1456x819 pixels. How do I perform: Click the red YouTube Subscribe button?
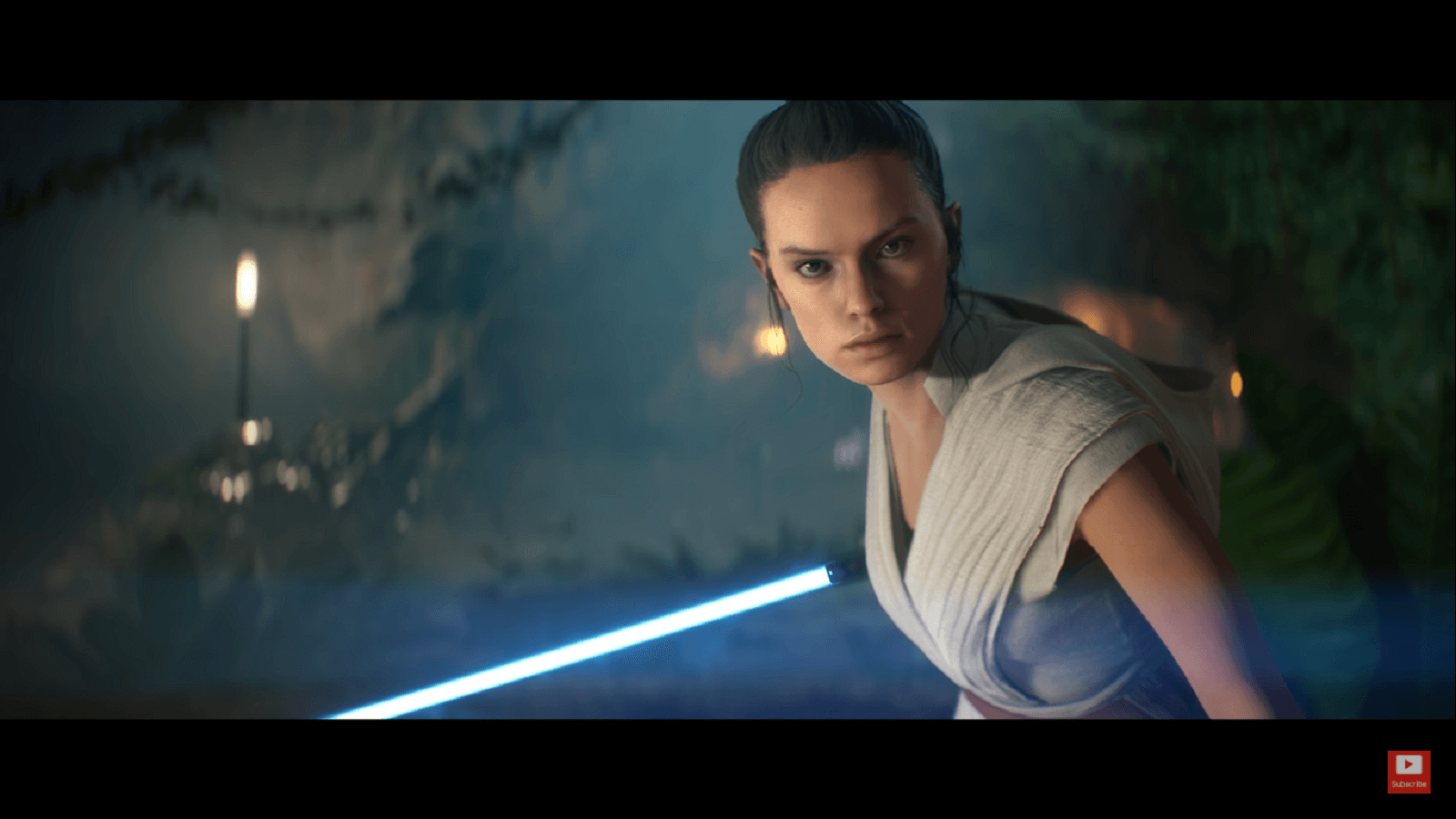tap(1408, 771)
